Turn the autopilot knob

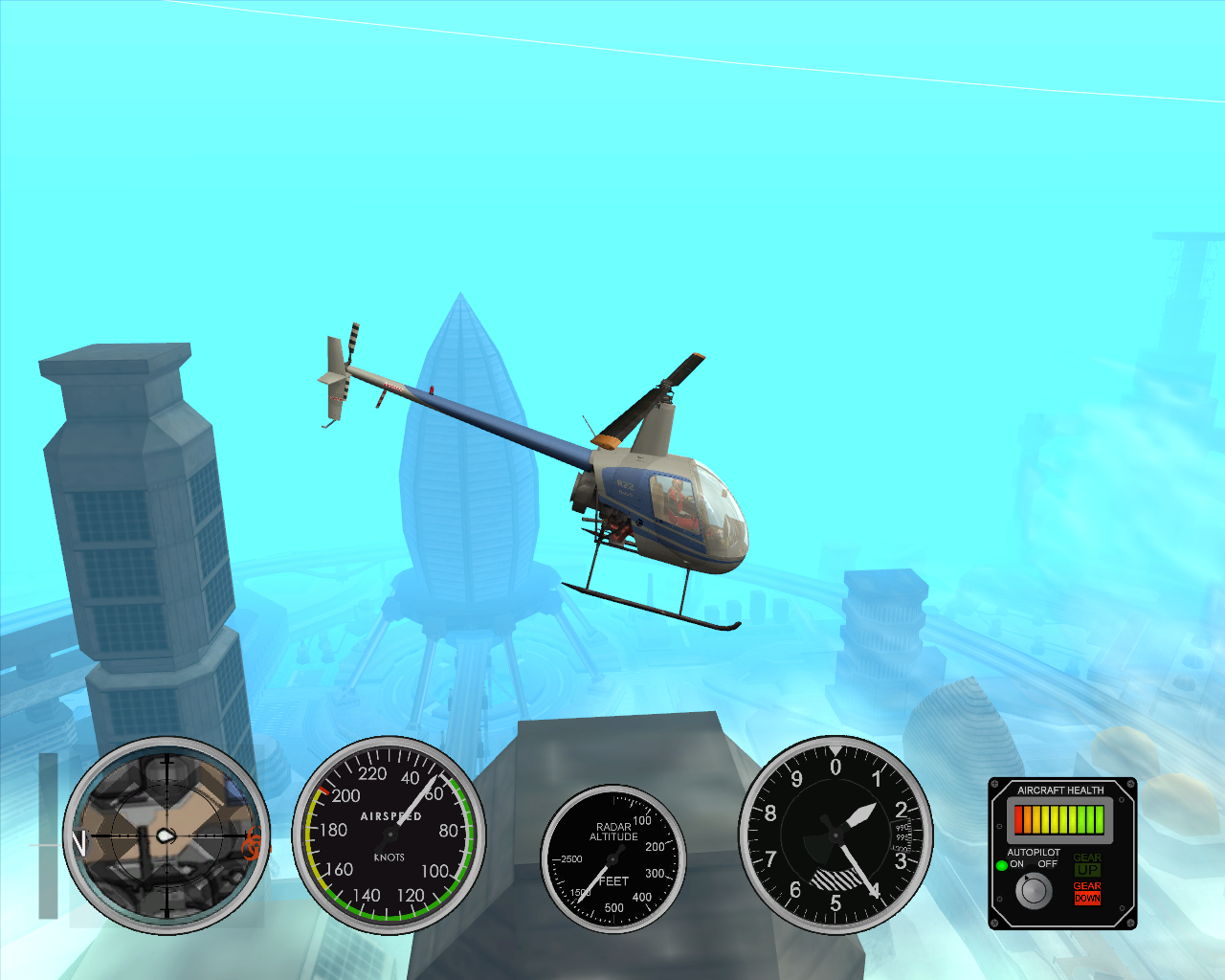1034,891
